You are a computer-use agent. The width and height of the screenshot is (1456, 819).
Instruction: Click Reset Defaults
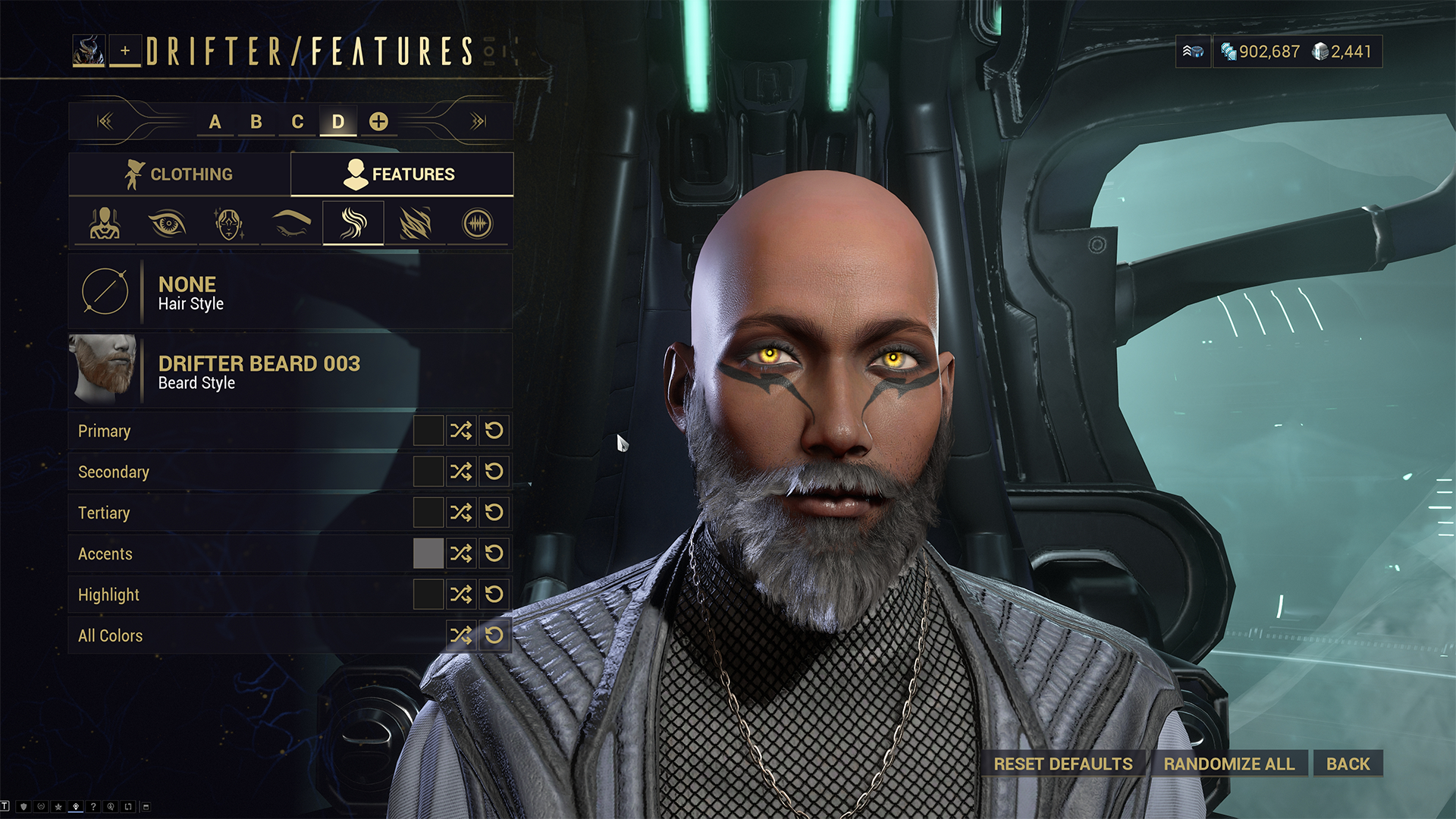click(x=1063, y=764)
